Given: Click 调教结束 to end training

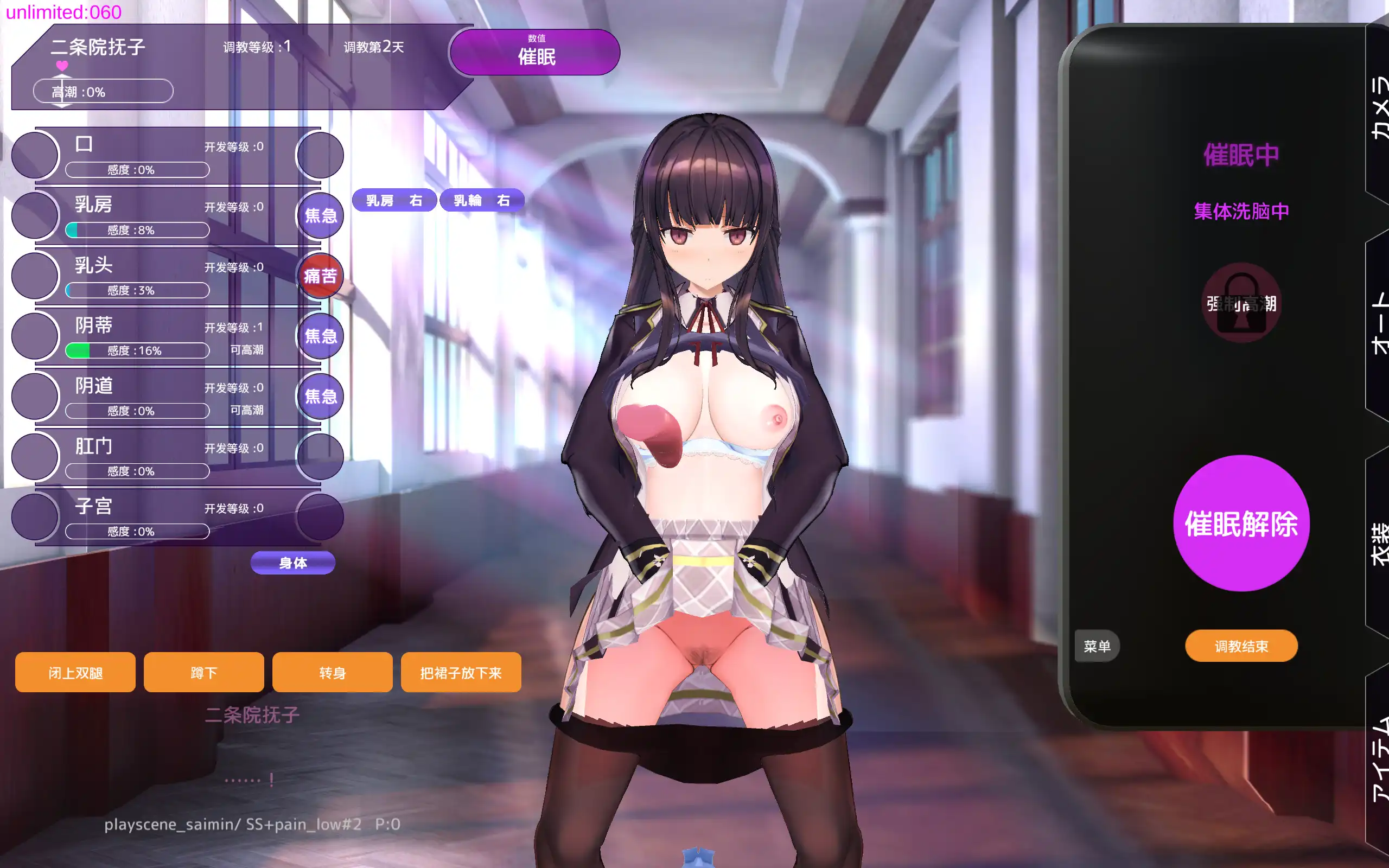Looking at the screenshot, I should pyautogui.click(x=1241, y=645).
